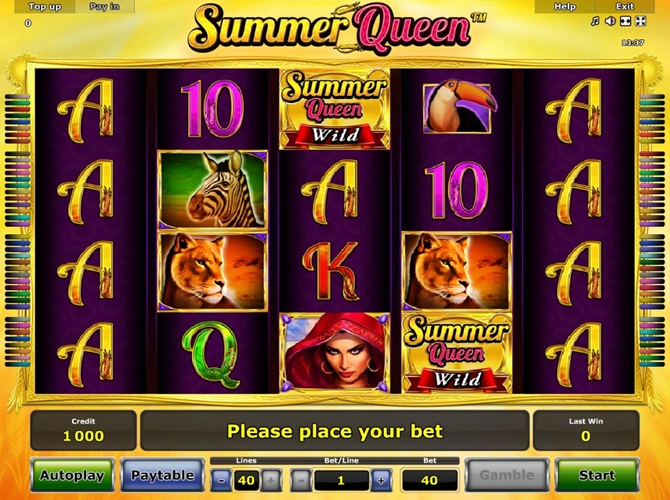
Task: Raise the Bet/Line value
Action: click(381, 480)
